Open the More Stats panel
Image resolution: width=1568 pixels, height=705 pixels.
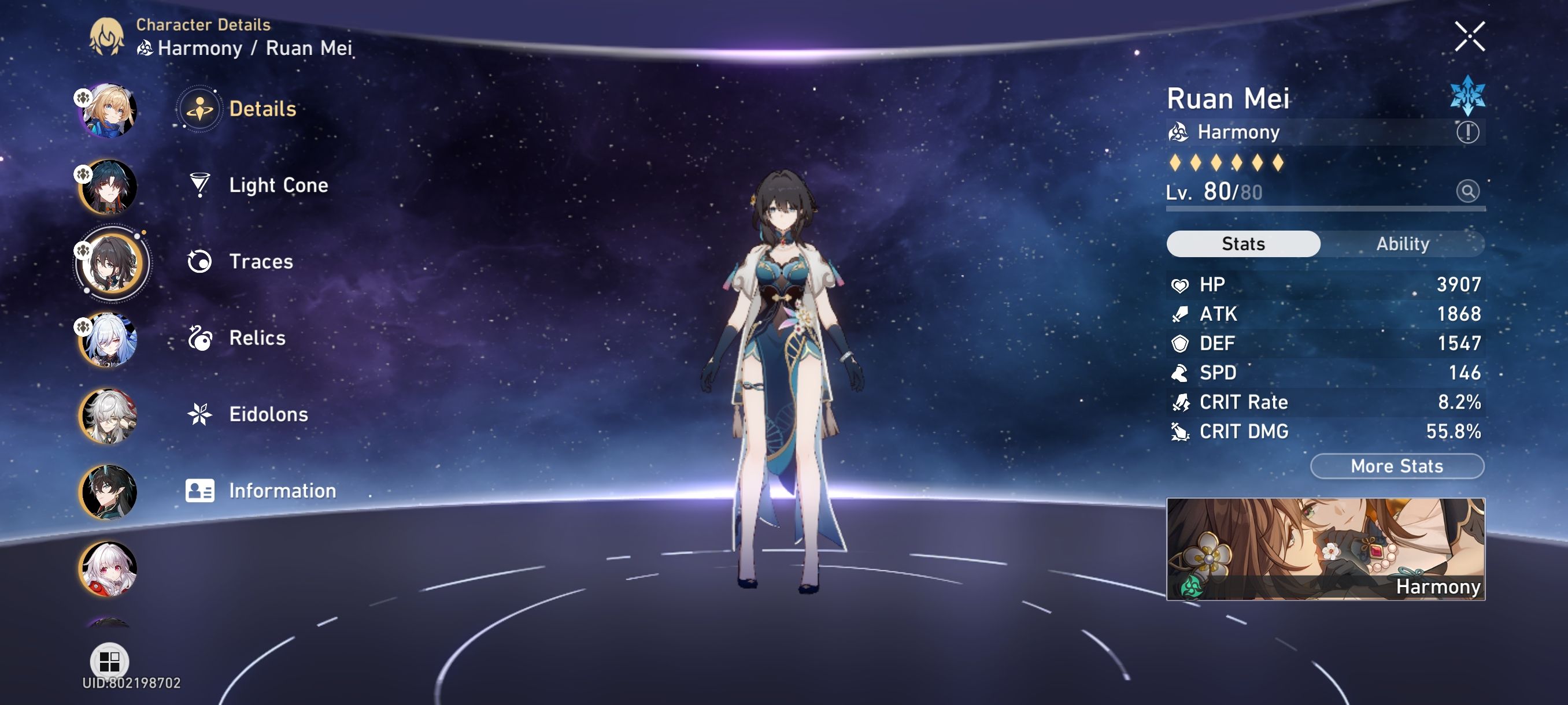point(1396,466)
